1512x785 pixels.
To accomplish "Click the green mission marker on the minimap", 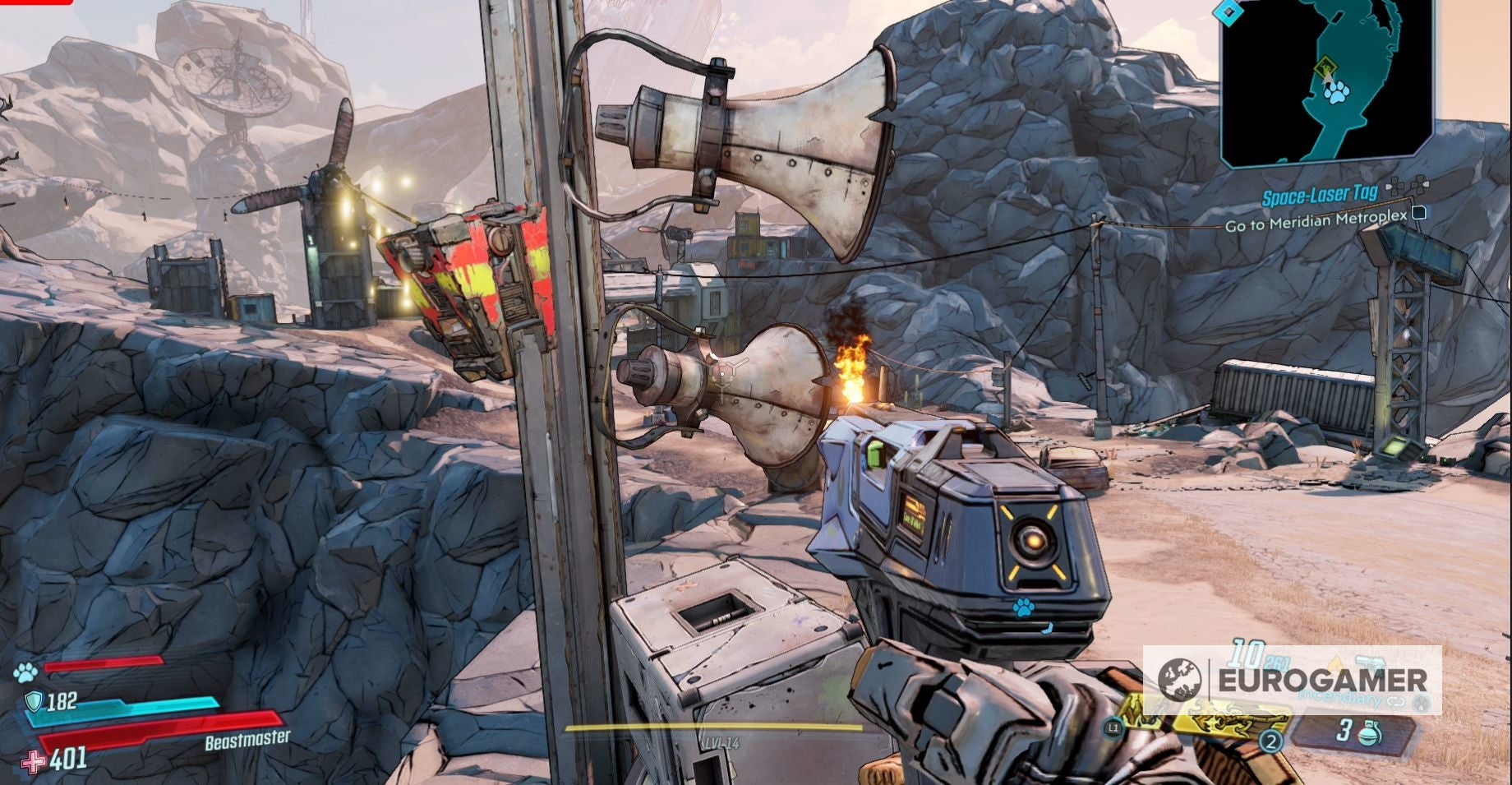I will 1327,66.
